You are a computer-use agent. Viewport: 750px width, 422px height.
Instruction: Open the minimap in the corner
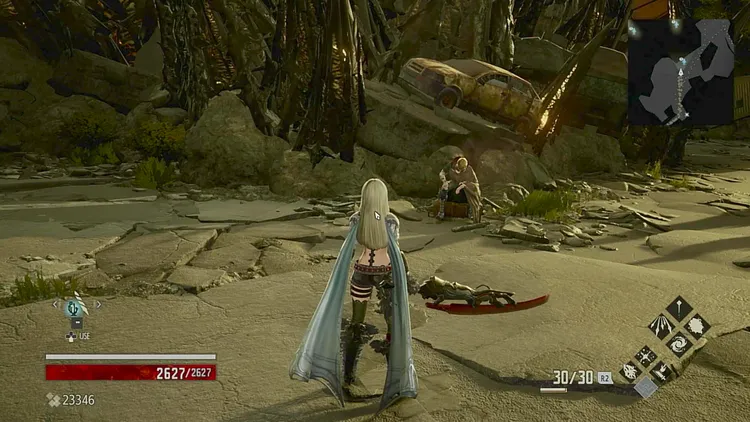pos(680,72)
